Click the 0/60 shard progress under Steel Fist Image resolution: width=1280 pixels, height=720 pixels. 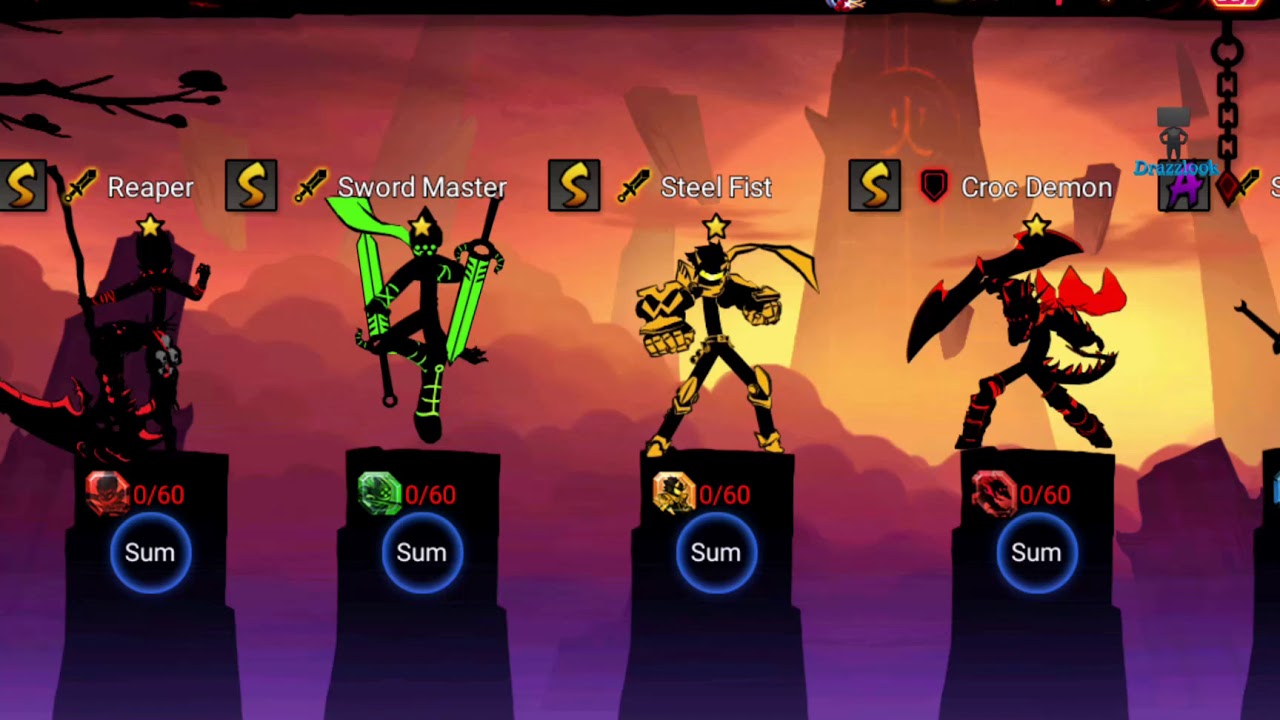click(724, 494)
